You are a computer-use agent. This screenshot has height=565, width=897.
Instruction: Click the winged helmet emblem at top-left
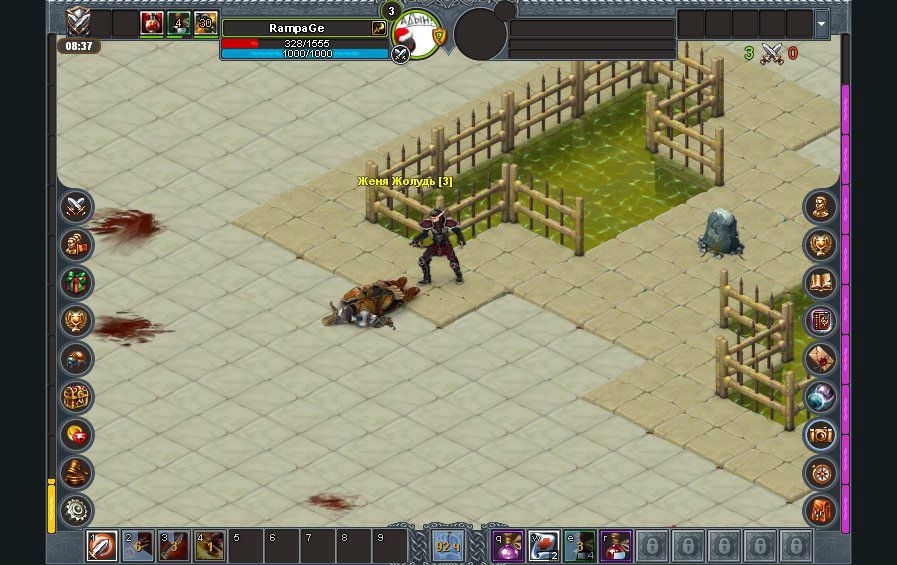78,21
